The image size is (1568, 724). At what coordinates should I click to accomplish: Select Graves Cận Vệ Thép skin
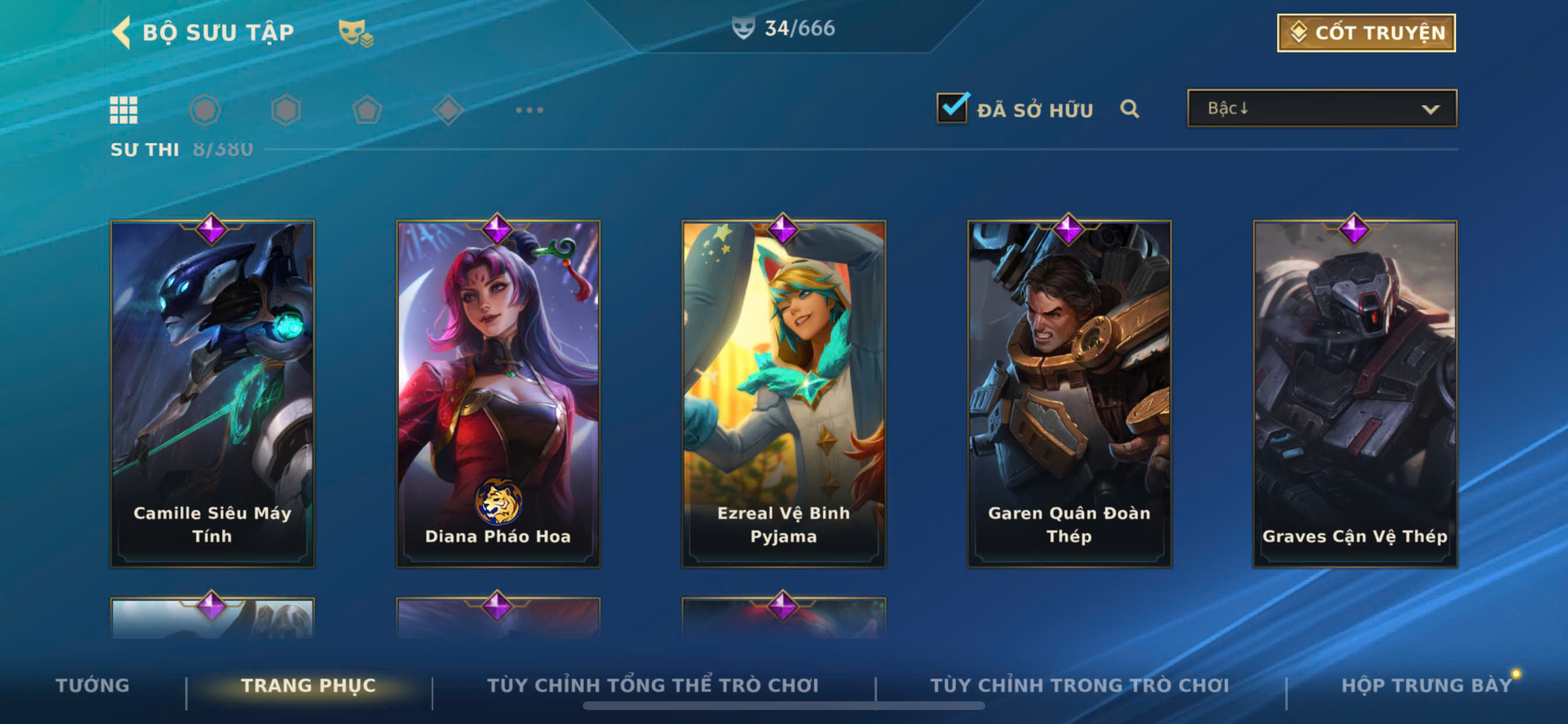pyautogui.click(x=1354, y=393)
